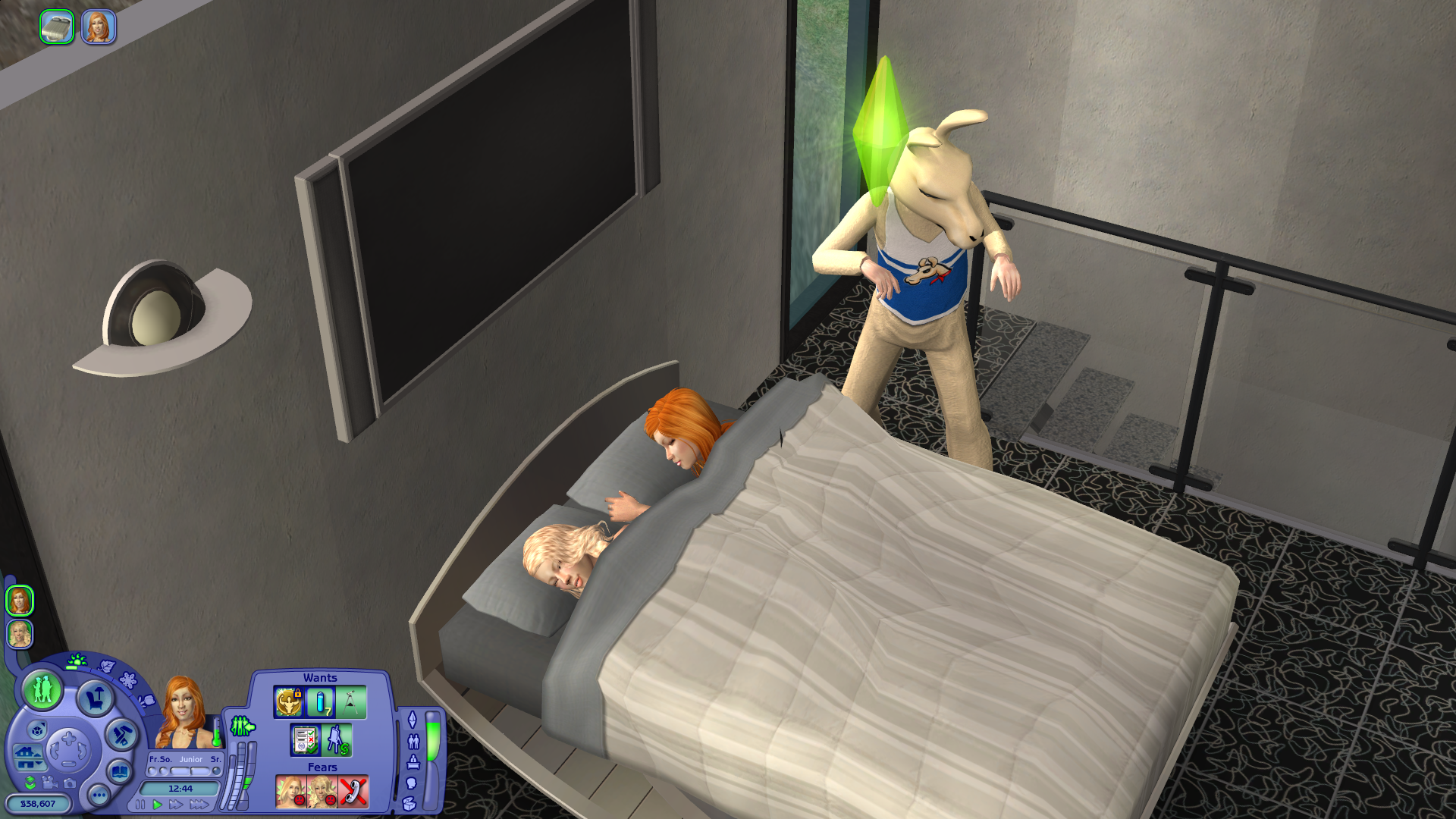Start video capture with the camcorder icon

50,782
